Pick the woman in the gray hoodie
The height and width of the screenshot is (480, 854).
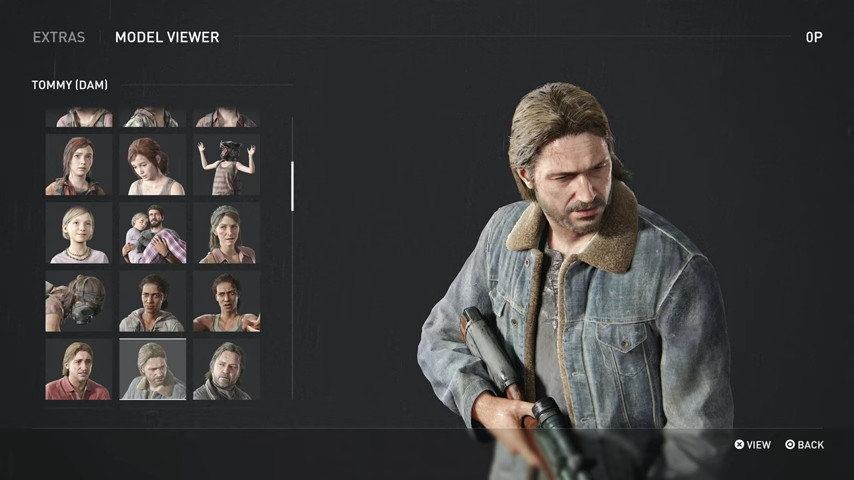(152, 301)
